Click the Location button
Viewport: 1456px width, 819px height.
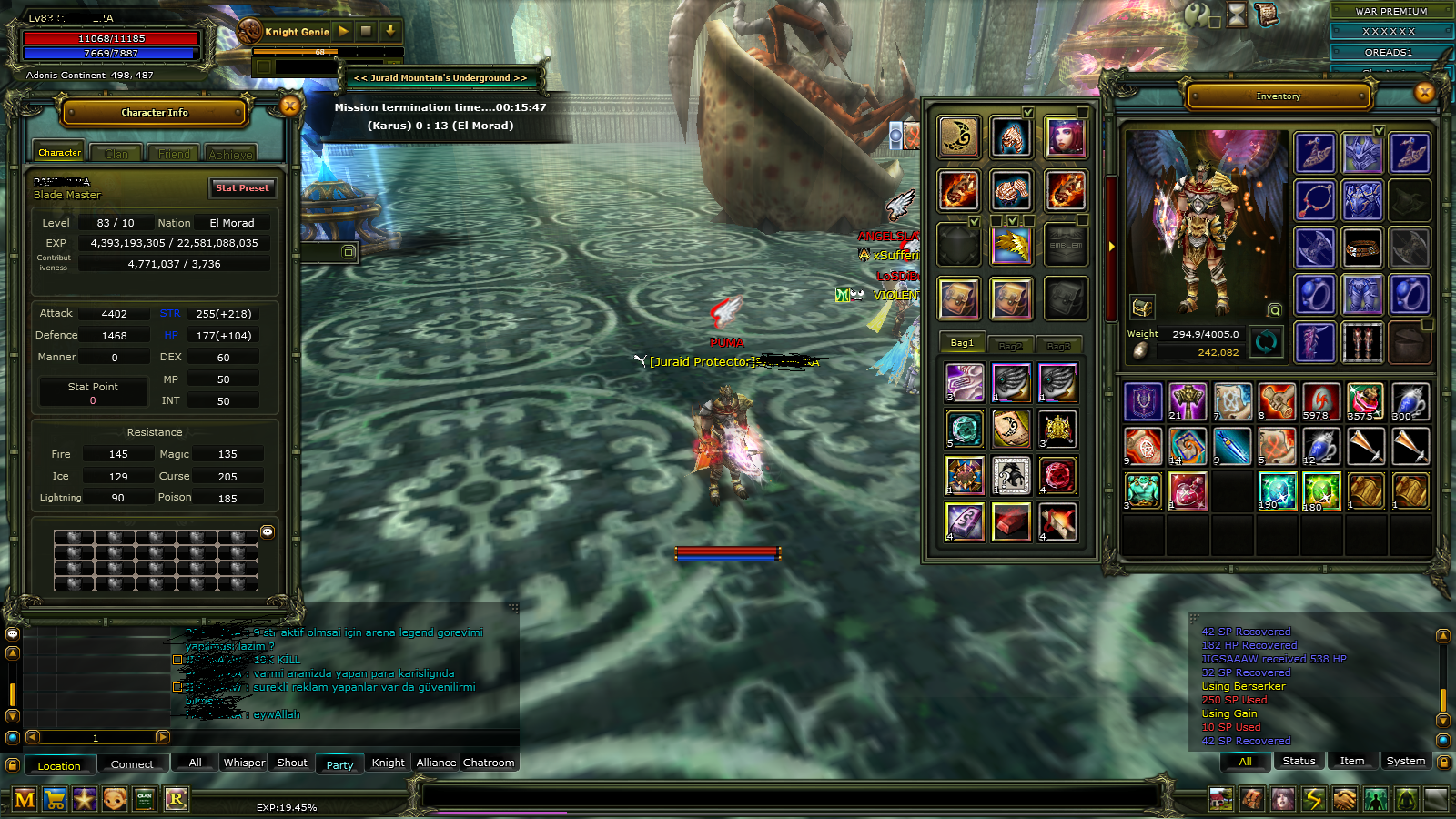click(x=59, y=765)
